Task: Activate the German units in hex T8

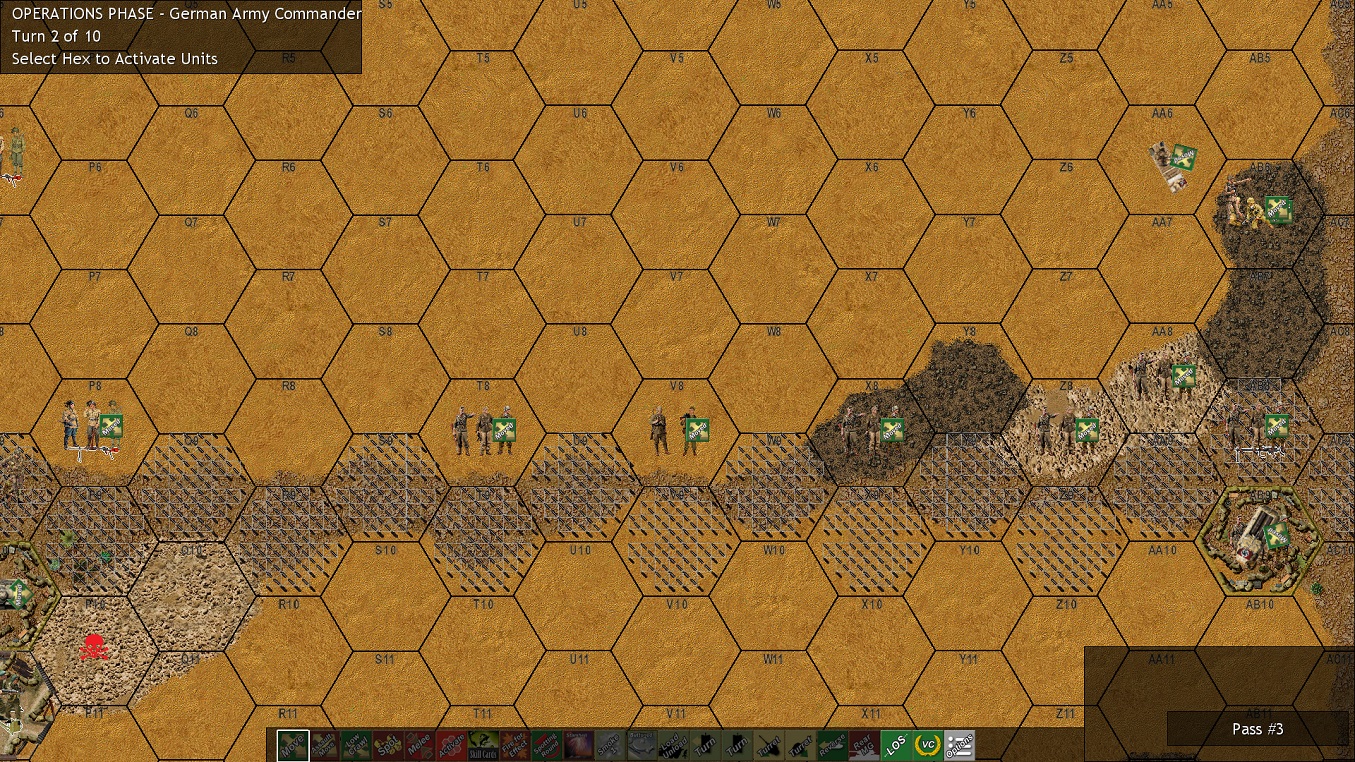Action: point(482,430)
